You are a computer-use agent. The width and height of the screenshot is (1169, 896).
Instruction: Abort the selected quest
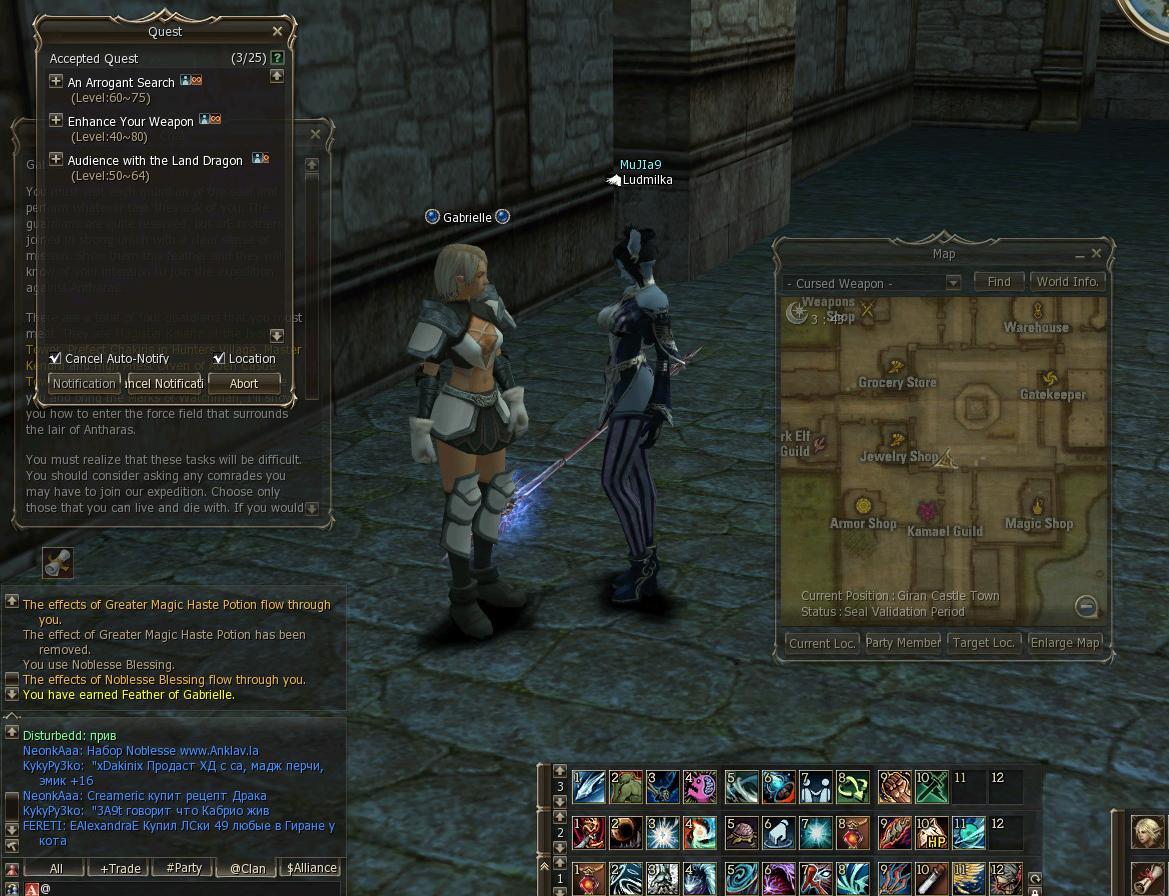pos(244,383)
